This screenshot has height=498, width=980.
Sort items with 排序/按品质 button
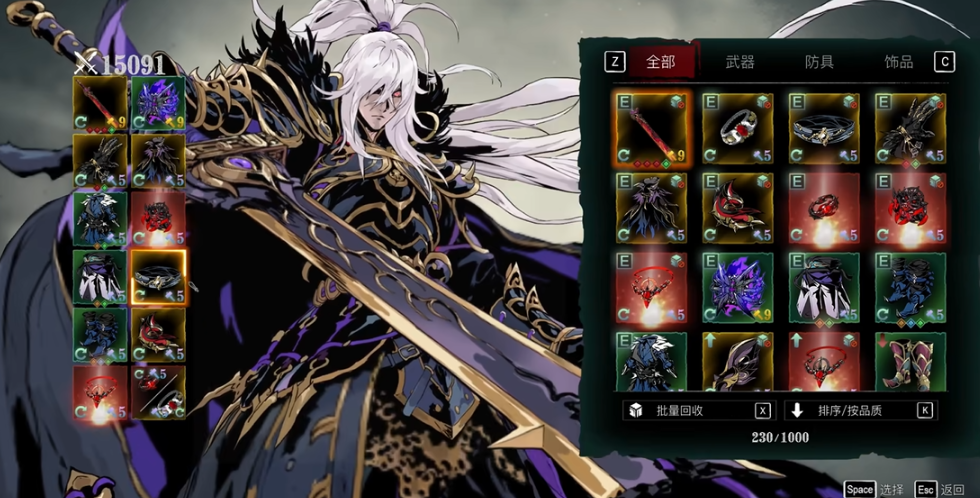click(860, 410)
